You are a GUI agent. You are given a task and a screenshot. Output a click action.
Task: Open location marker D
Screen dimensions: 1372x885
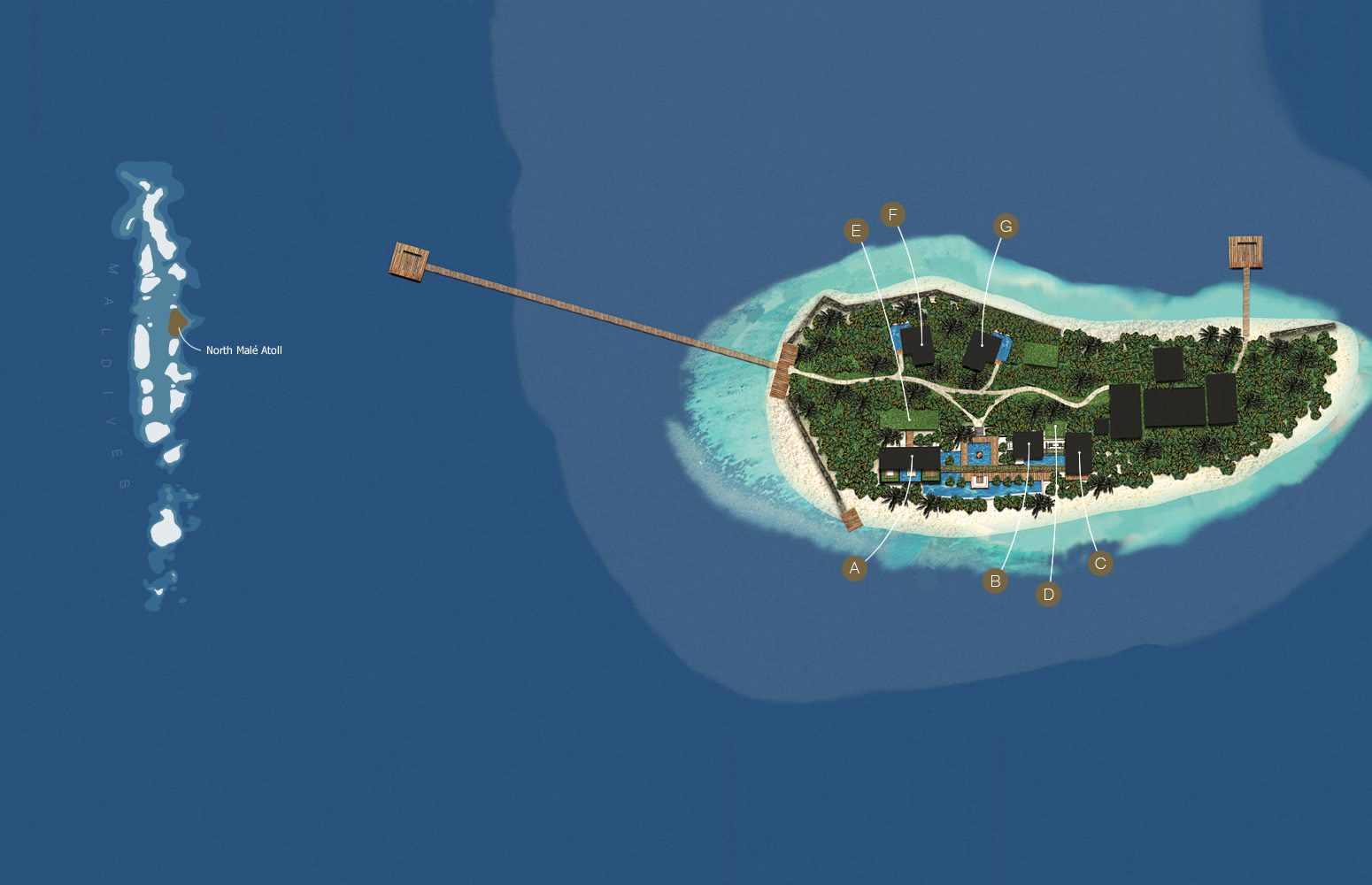[1048, 595]
